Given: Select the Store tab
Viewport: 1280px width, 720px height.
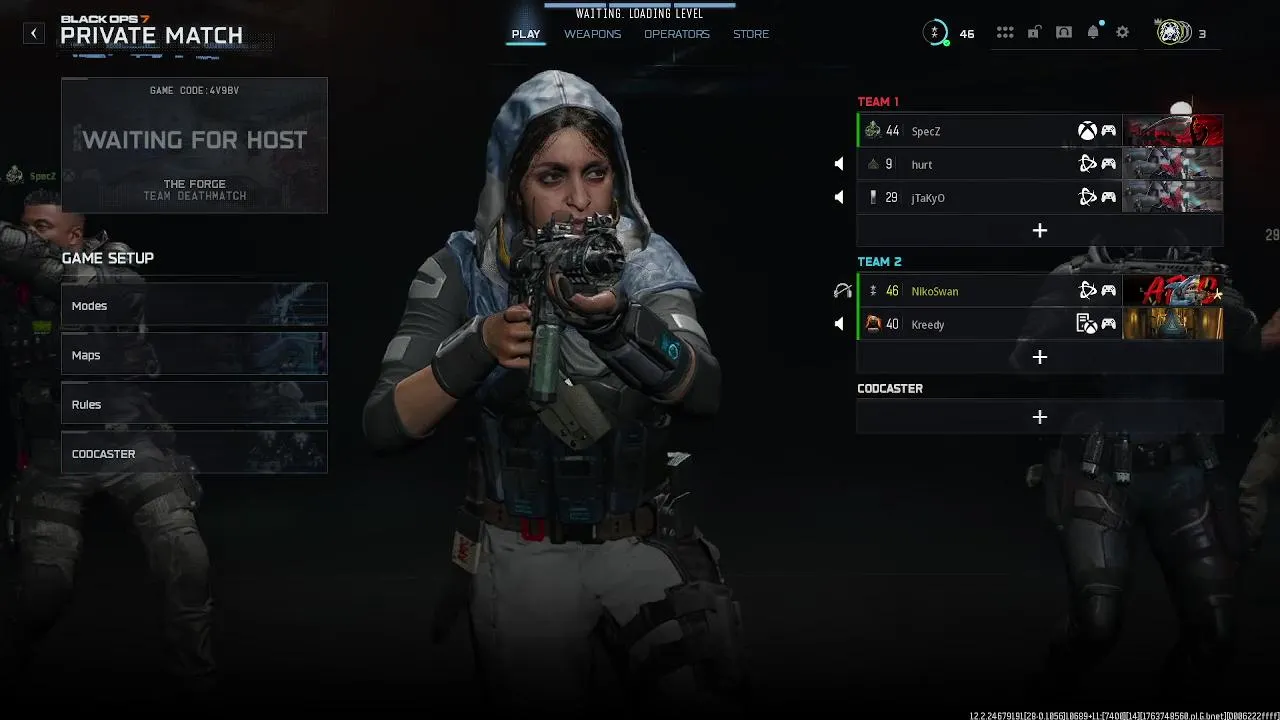Looking at the screenshot, I should tap(751, 34).
